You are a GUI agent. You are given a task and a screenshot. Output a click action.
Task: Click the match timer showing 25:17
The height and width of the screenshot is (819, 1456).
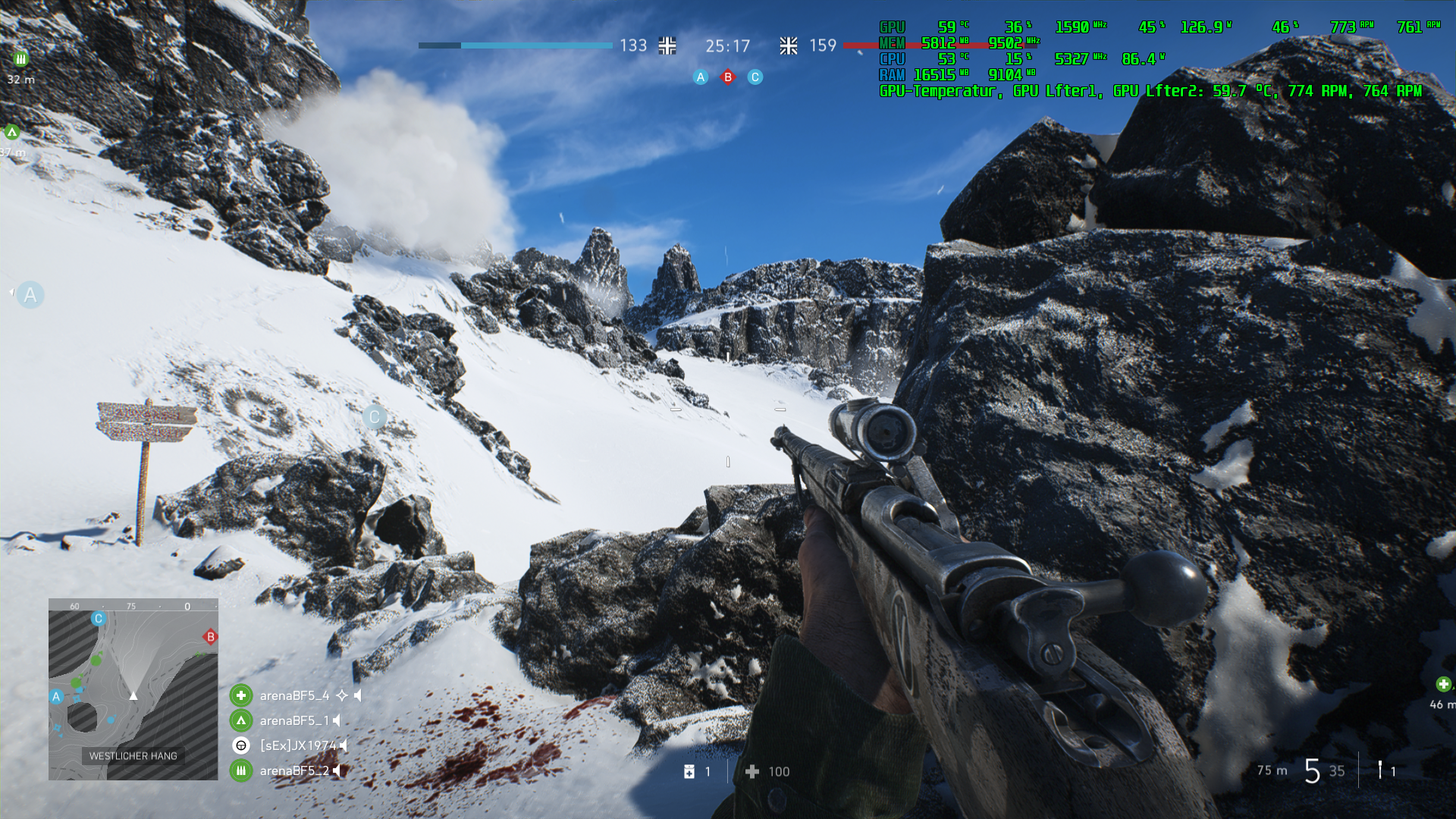click(x=726, y=46)
